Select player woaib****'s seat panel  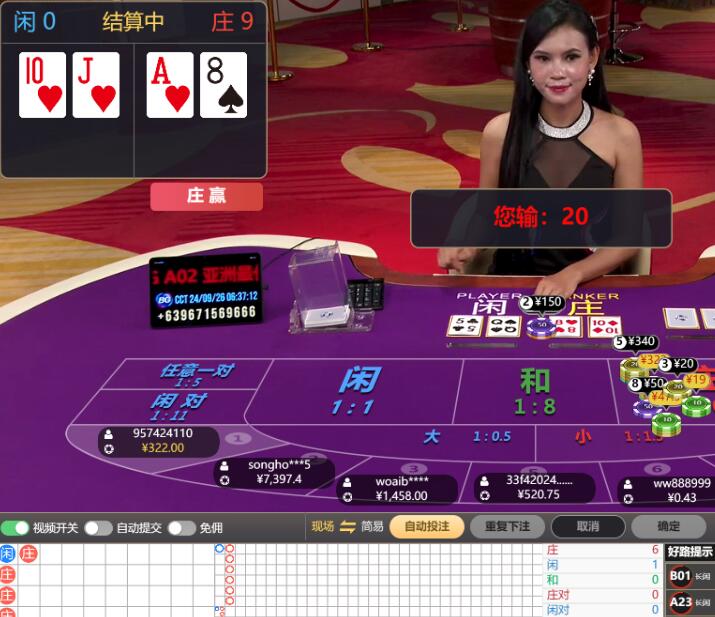click(399, 489)
